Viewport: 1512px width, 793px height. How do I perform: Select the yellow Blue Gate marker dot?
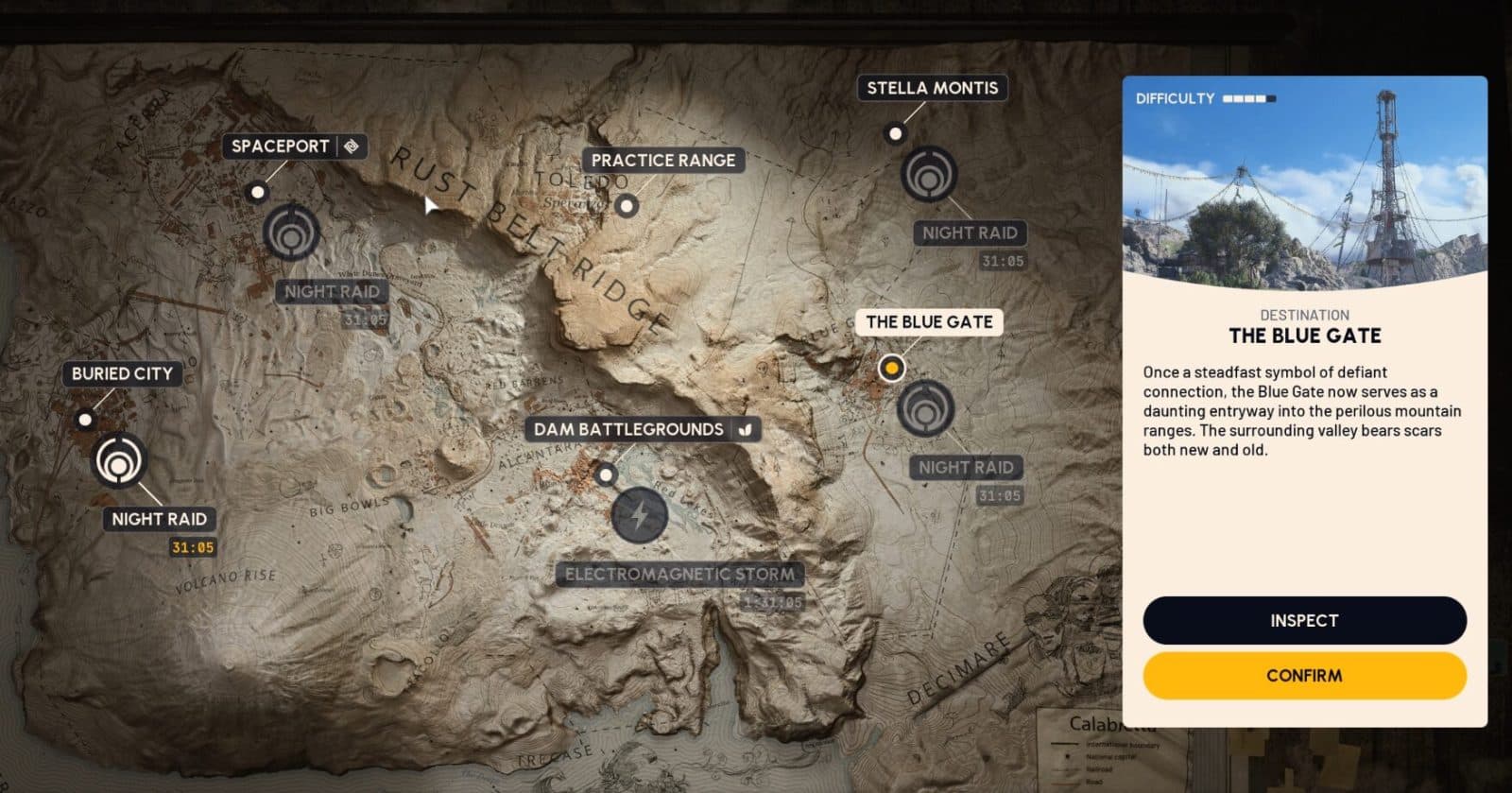pyautogui.click(x=892, y=368)
